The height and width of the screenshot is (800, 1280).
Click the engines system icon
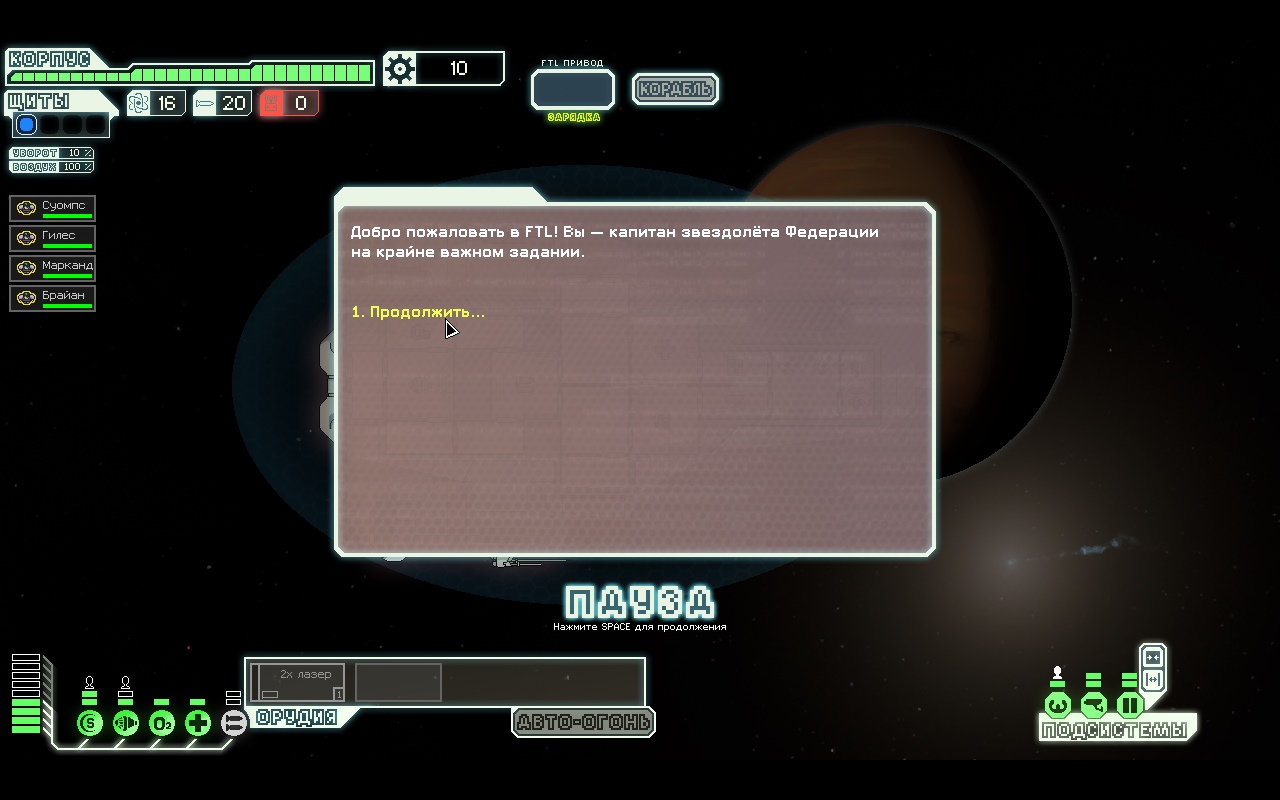[126, 723]
